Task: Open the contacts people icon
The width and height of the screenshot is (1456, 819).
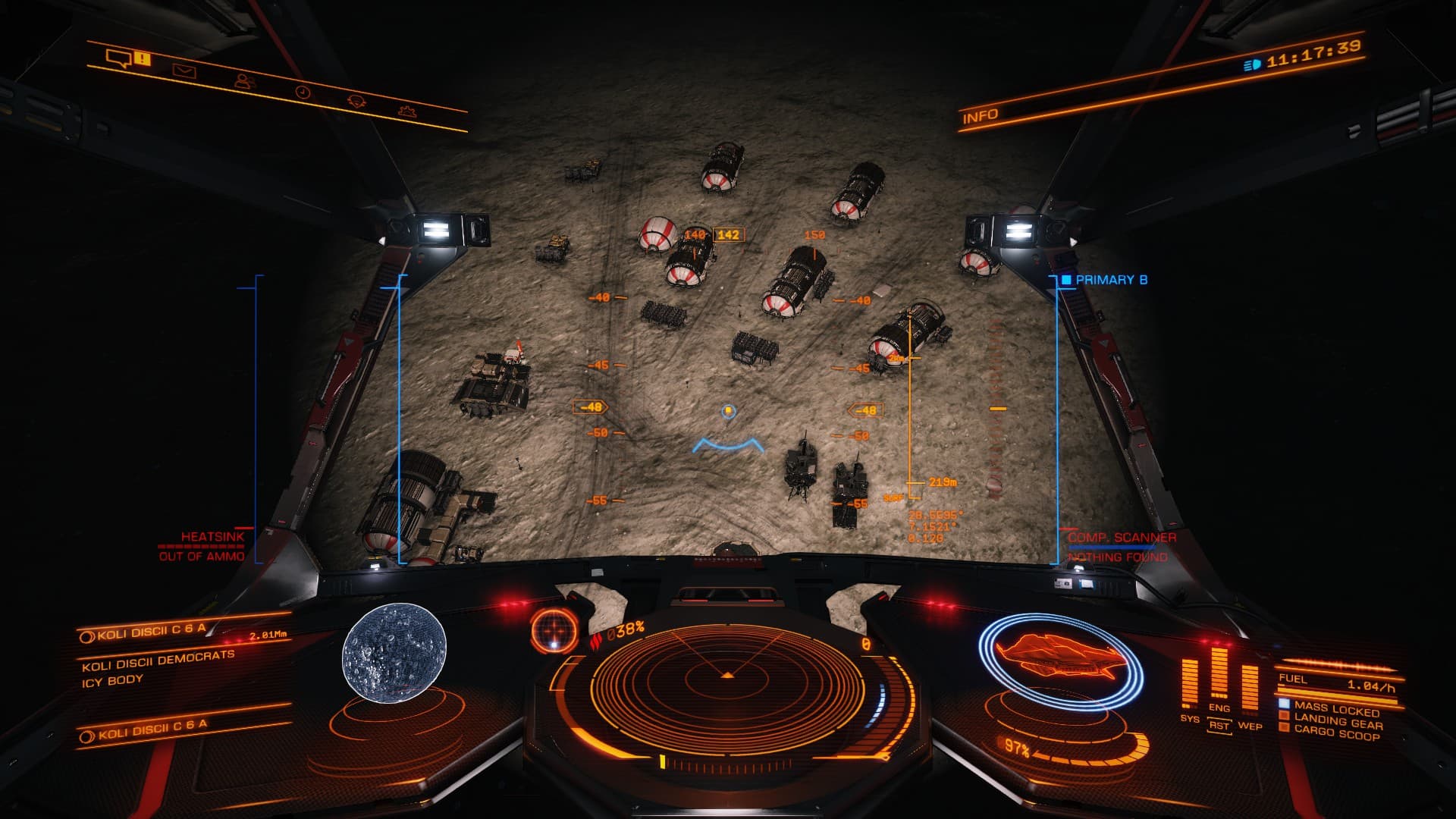Action: [x=244, y=80]
